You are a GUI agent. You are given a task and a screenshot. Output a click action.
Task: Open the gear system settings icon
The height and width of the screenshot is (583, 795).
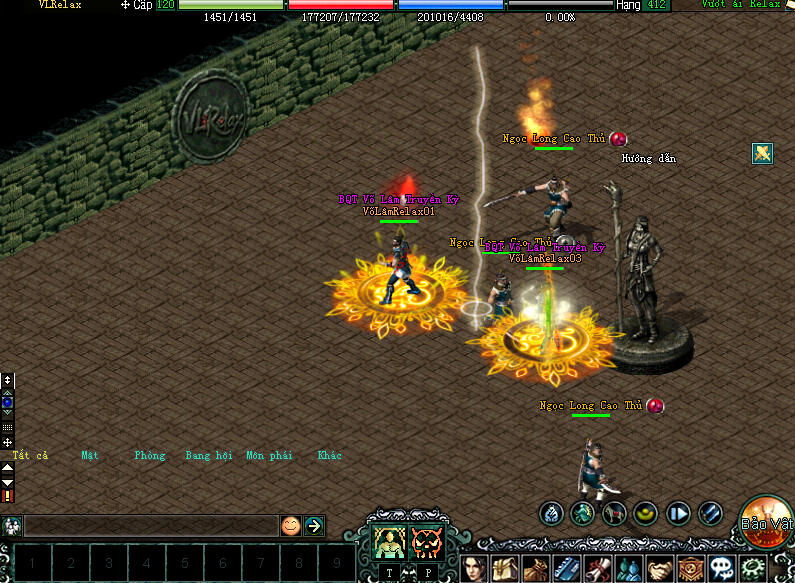click(752, 569)
